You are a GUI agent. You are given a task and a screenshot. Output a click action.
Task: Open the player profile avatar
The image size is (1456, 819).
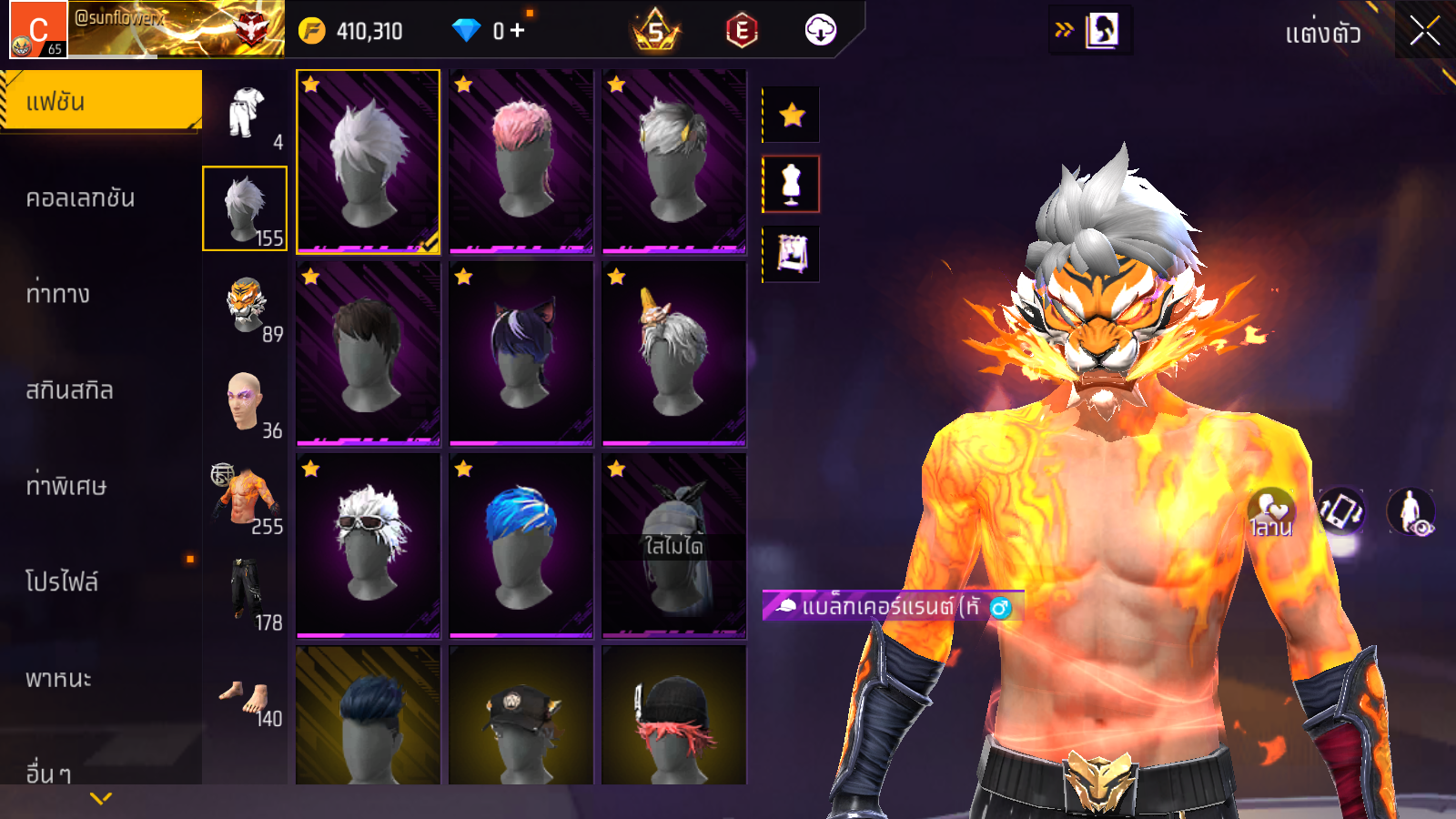click(38, 30)
